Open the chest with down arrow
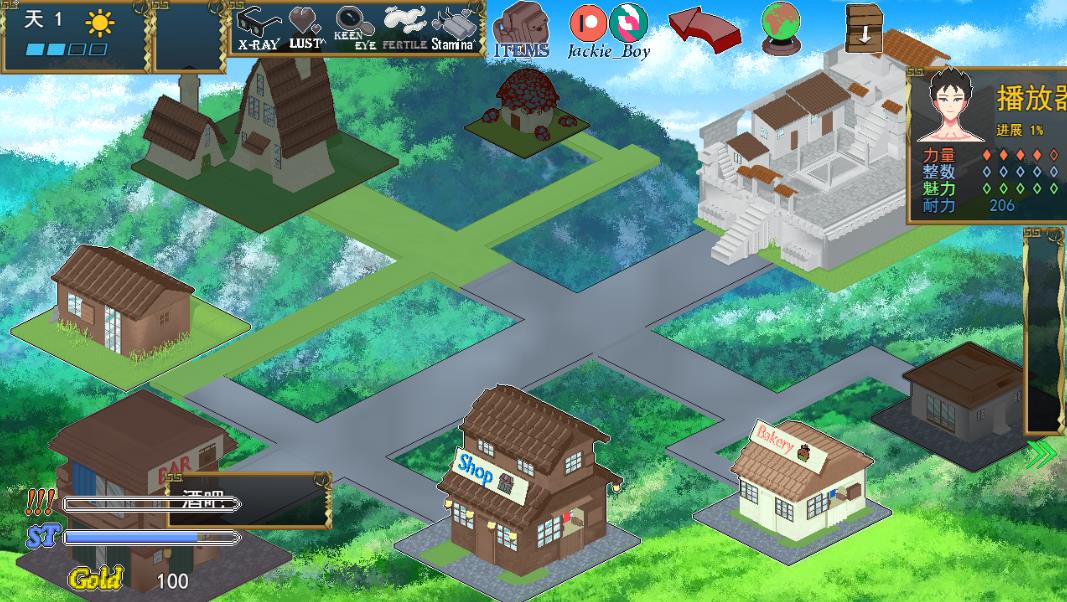 pos(864,27)
